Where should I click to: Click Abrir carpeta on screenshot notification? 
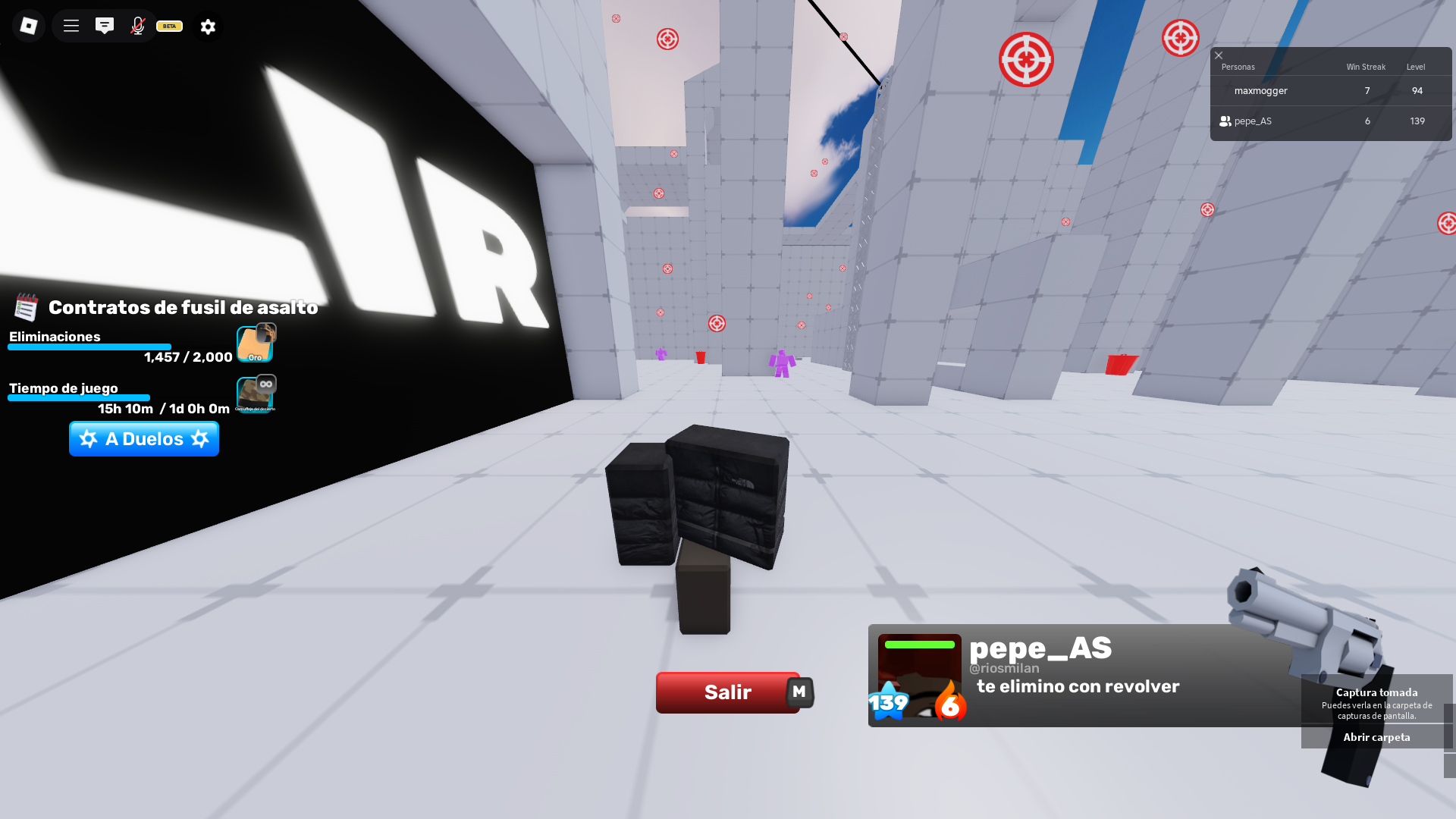[1376, 736]
